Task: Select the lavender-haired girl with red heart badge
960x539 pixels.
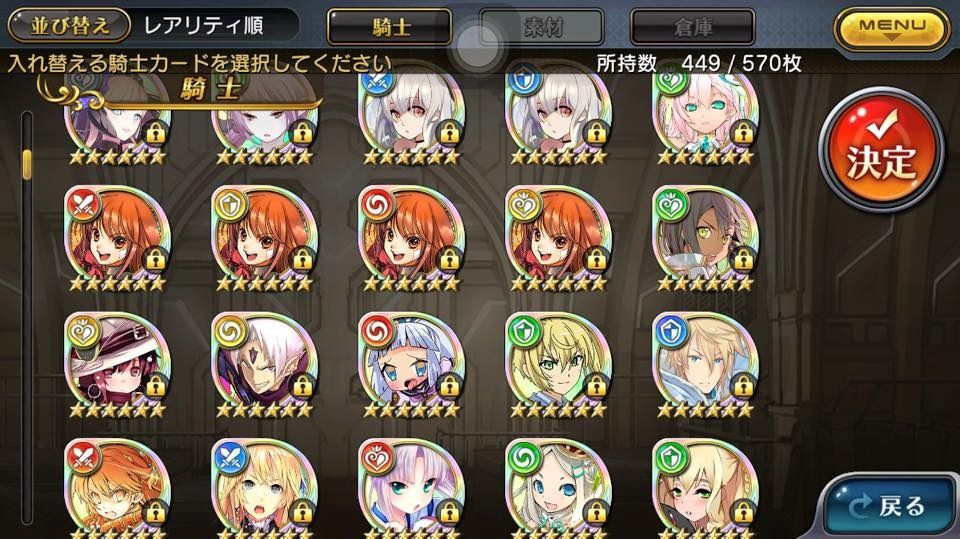Action: tap(408, 487)
